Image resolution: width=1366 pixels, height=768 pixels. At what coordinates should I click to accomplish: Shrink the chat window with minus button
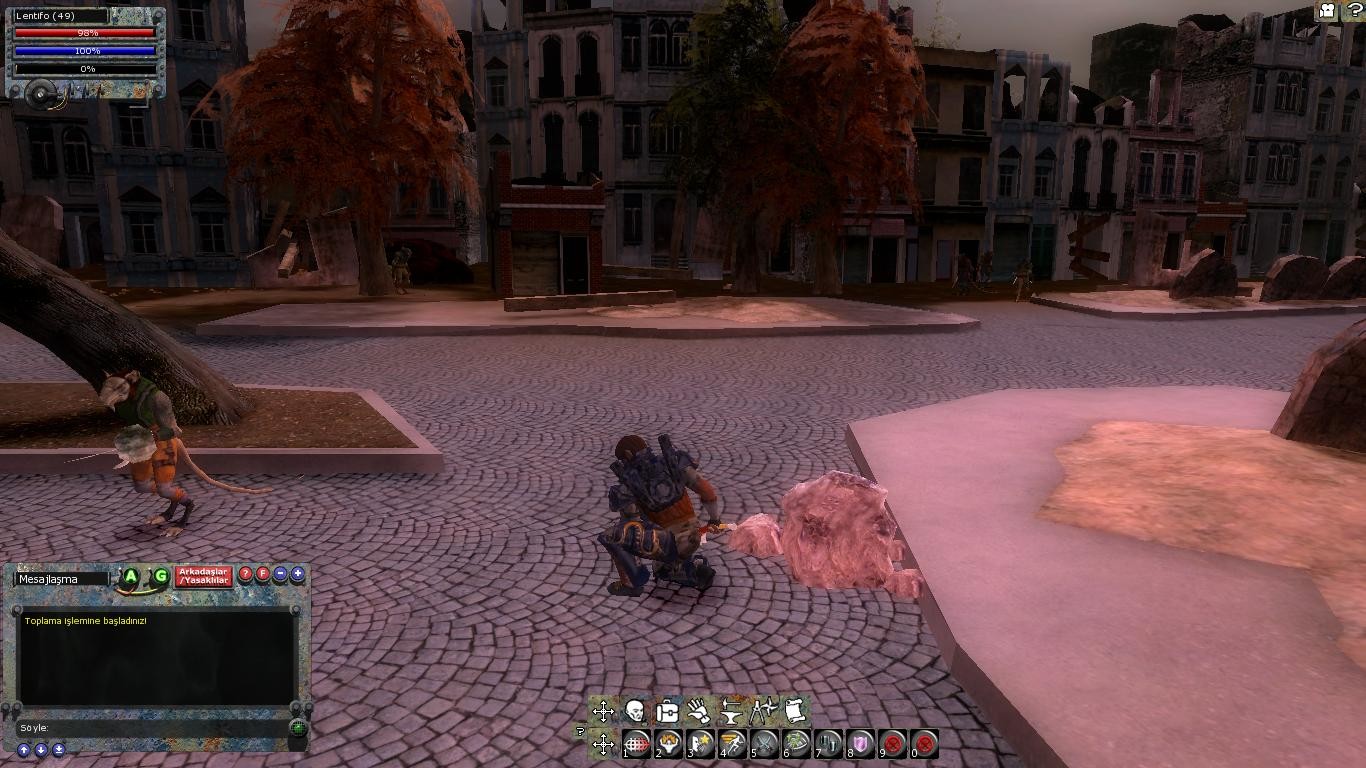point(281,575)
